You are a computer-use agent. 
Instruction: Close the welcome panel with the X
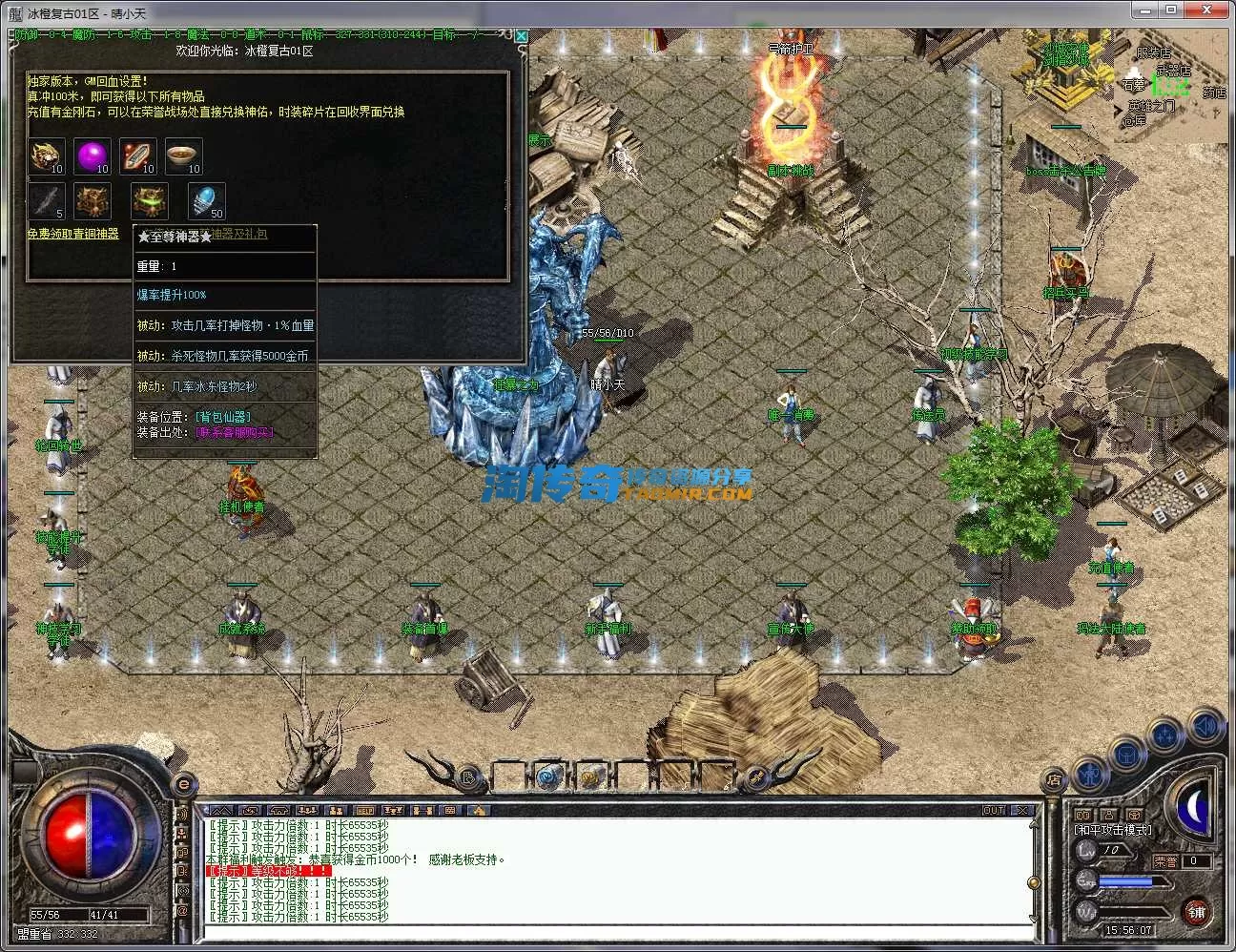coord(521,36)
